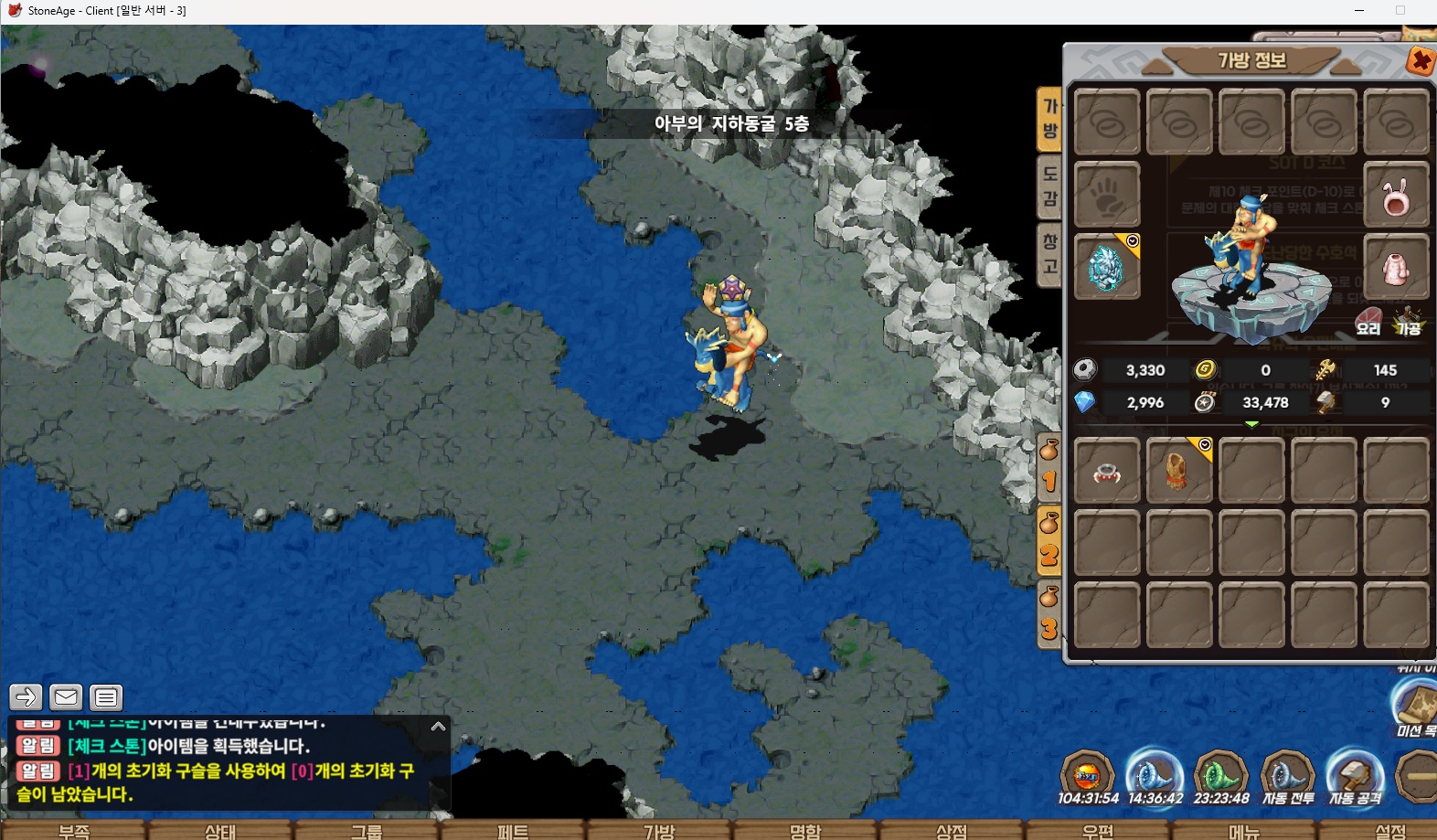The width and height of the screenshot is (1437, 840).
Task: Close the 가방 정보 bag window
Action: (1420, 61)
